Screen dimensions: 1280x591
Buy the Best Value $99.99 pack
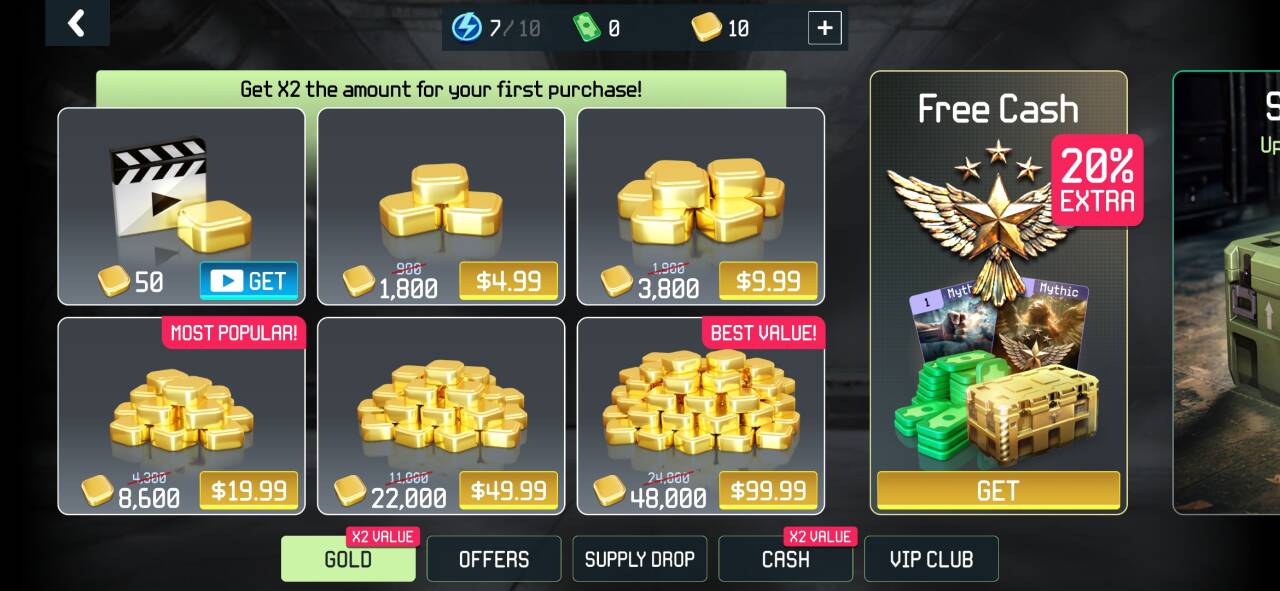(768, 490)
